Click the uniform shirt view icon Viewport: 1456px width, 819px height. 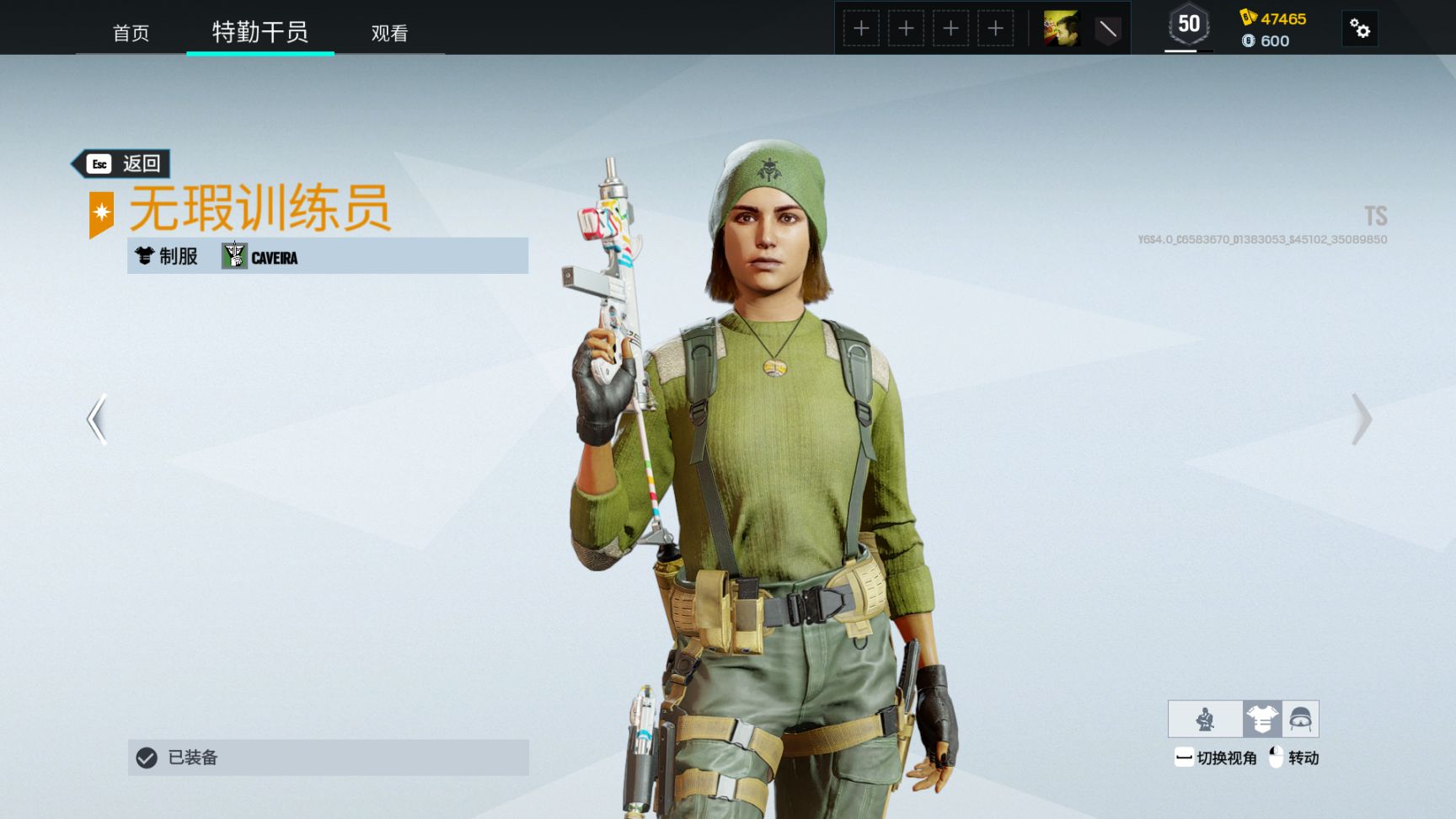coord(1262,719)
